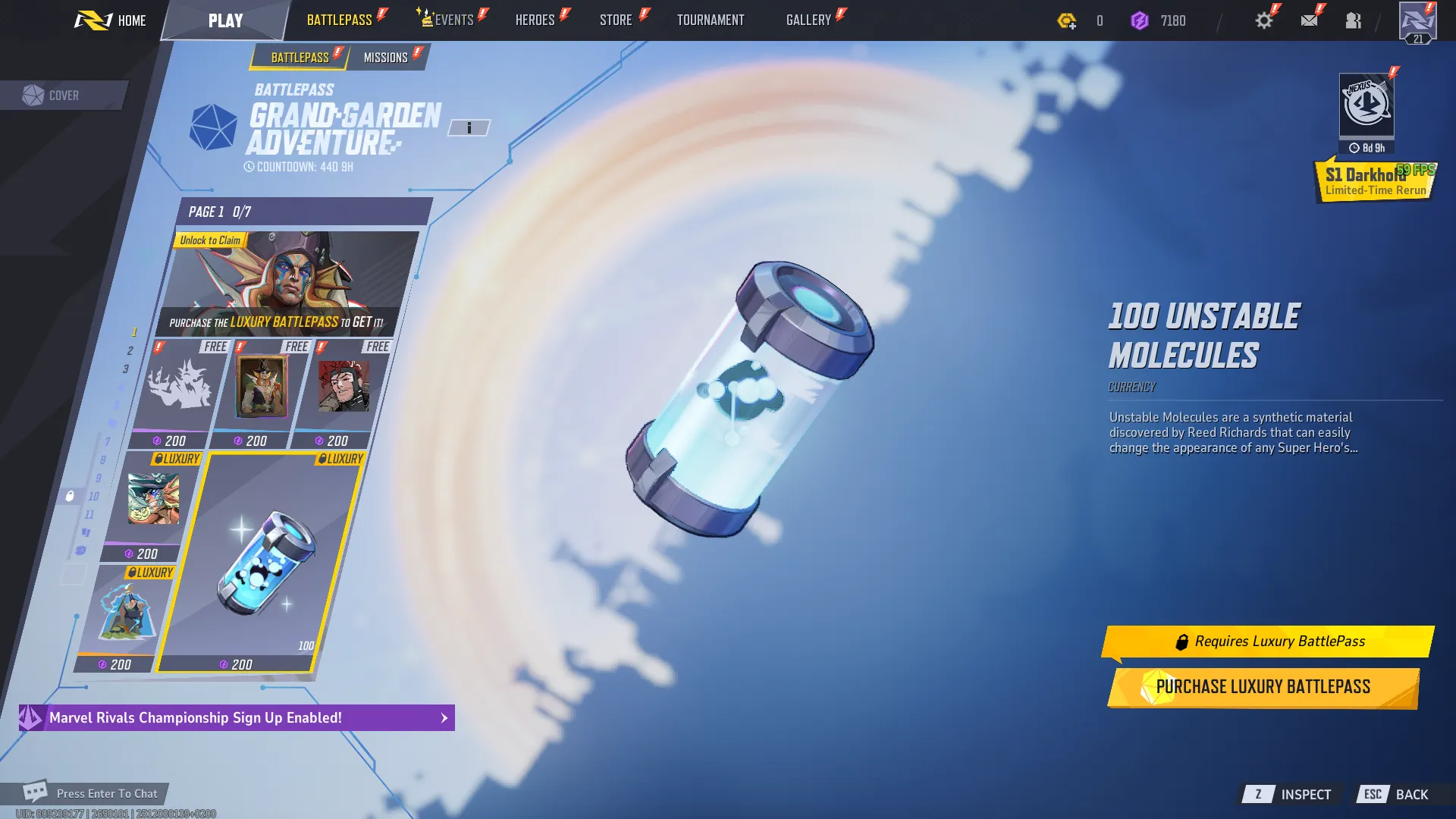Viewport: 1456px width, 819px height.
Task: Open the friends list
Action: 1353,20
